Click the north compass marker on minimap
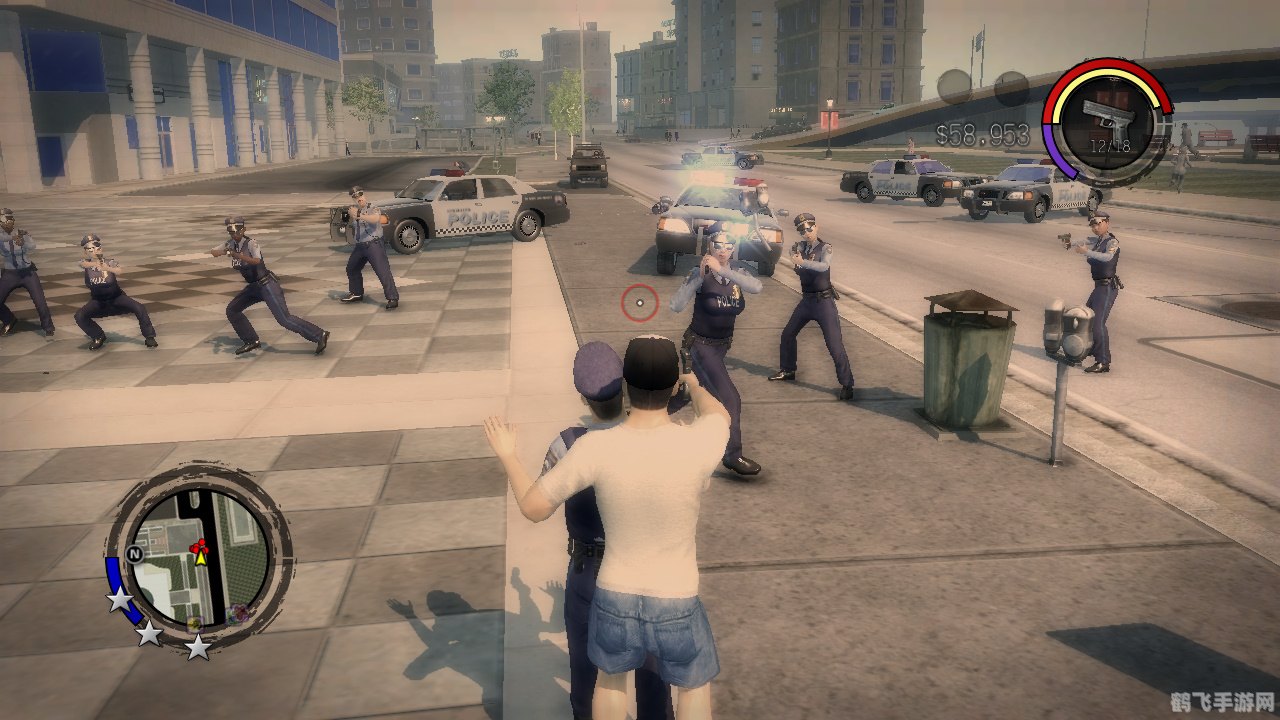Screen dimensions: 1280x720 pyautogui.click(x=135, y=553)
